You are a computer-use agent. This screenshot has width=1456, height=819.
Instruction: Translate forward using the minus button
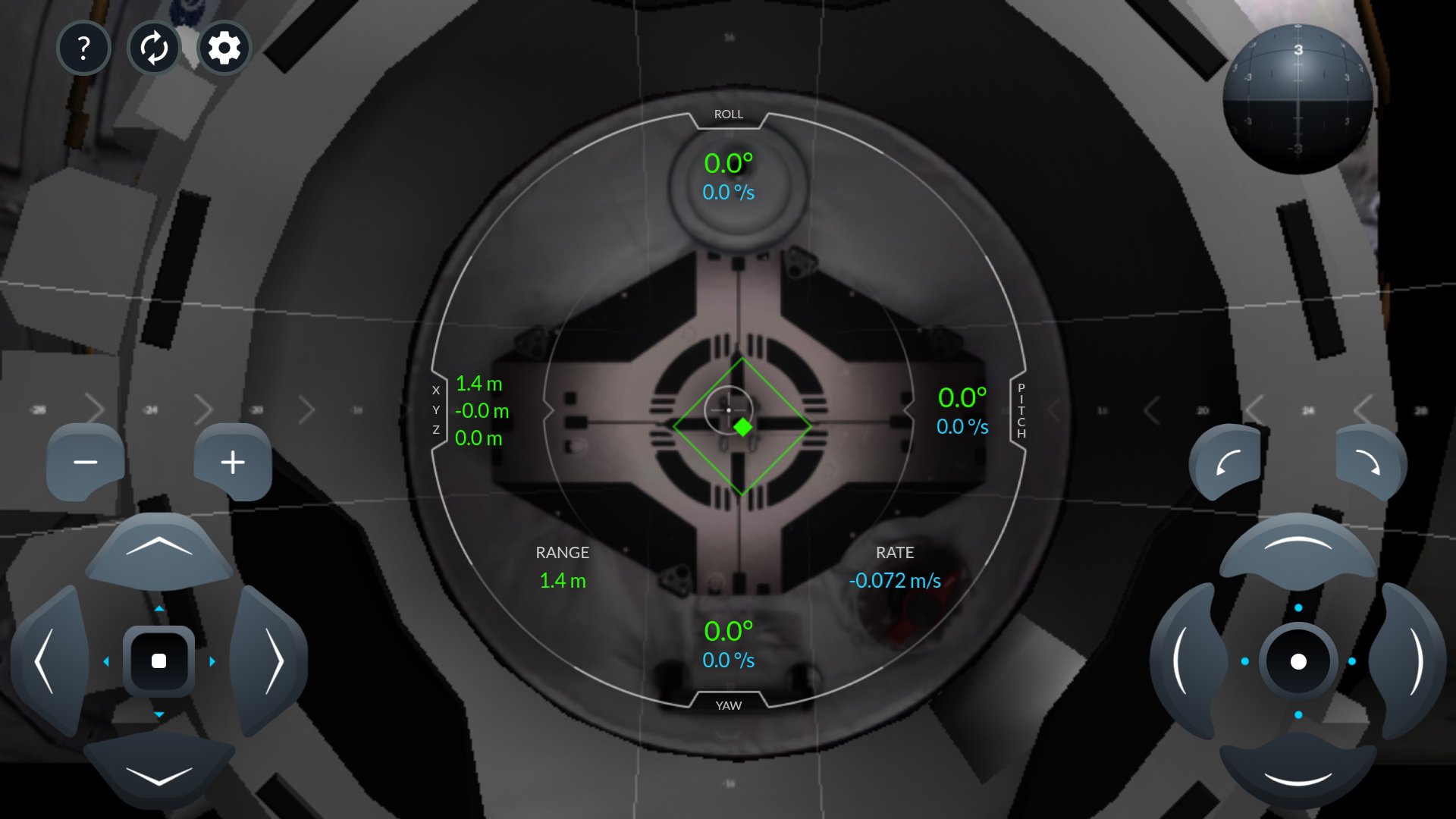pos(85,461)
